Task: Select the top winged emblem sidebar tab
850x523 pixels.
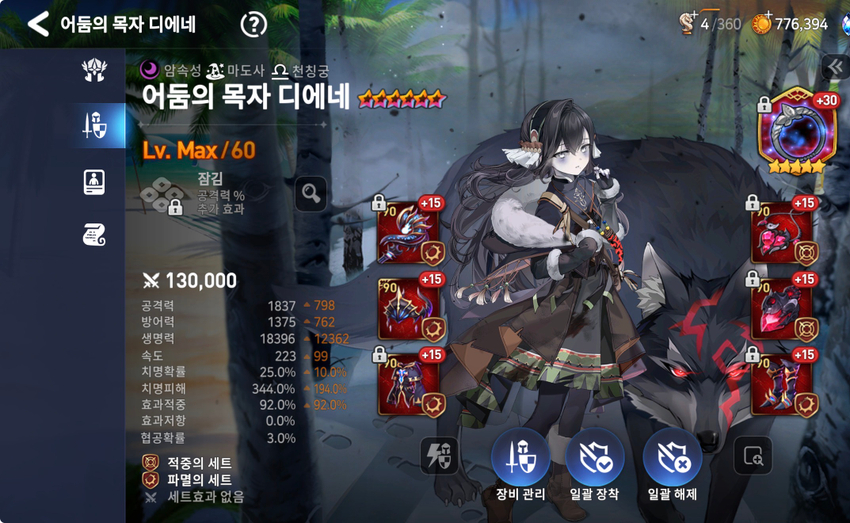Action: [x=95, y=70]
